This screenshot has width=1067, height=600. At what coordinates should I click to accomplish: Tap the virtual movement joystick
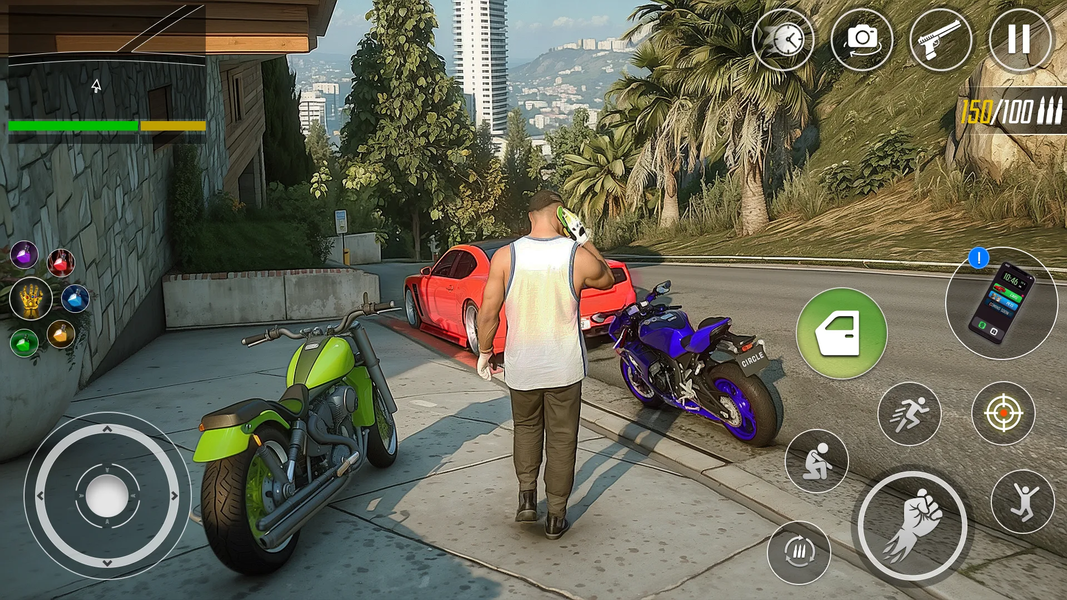[x=107, y=496]
